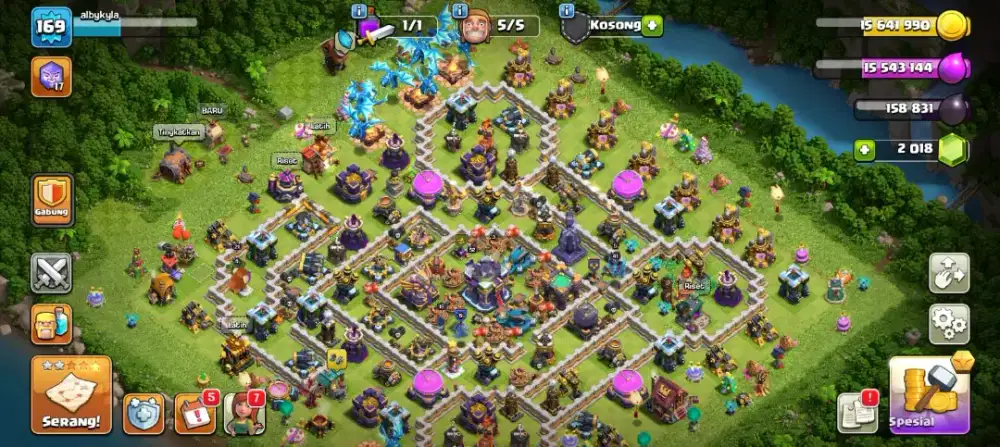Screen dimensions: 1000x447
Task: Open the news scroll with red alert
Action: pyautogui.click(x=857, y=413)
